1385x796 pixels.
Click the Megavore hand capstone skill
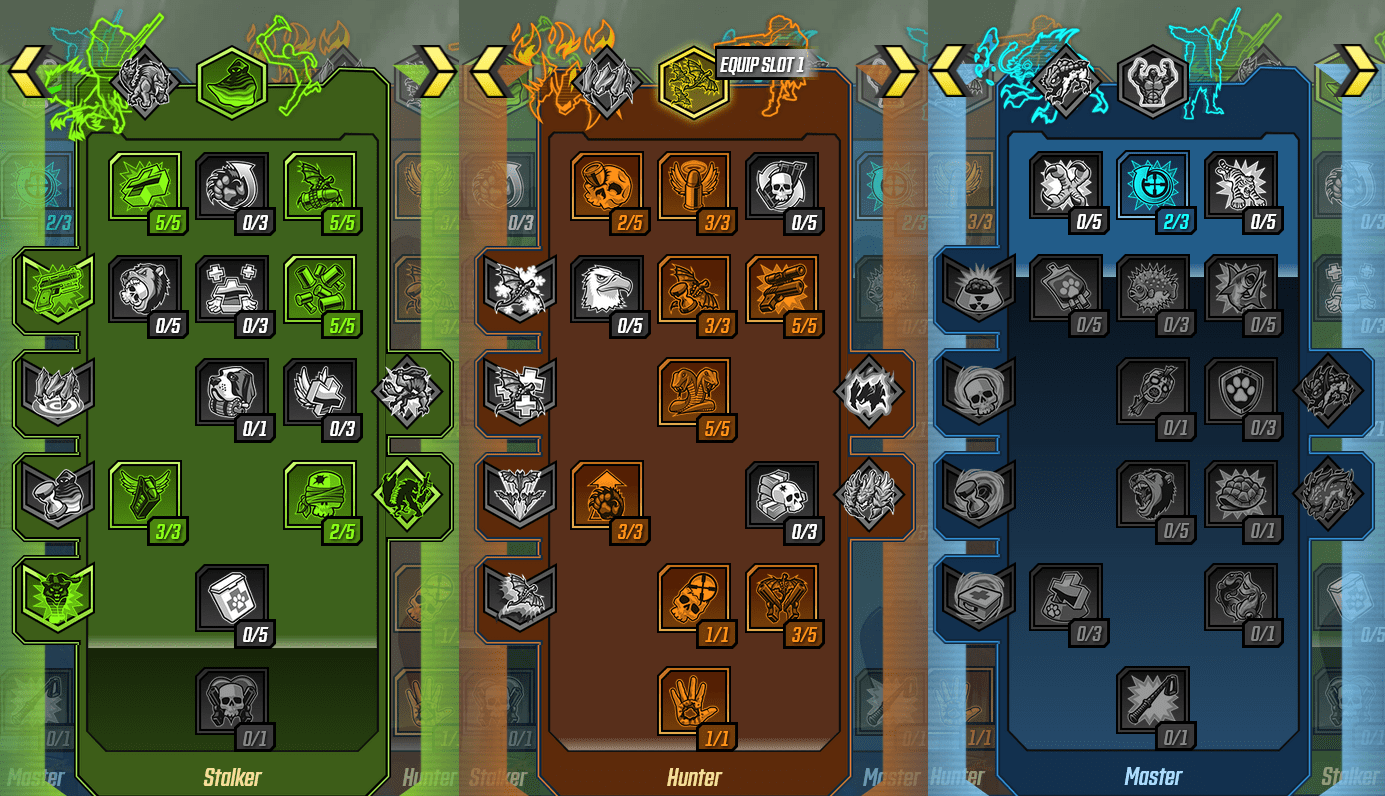click(x=694, y=705)
